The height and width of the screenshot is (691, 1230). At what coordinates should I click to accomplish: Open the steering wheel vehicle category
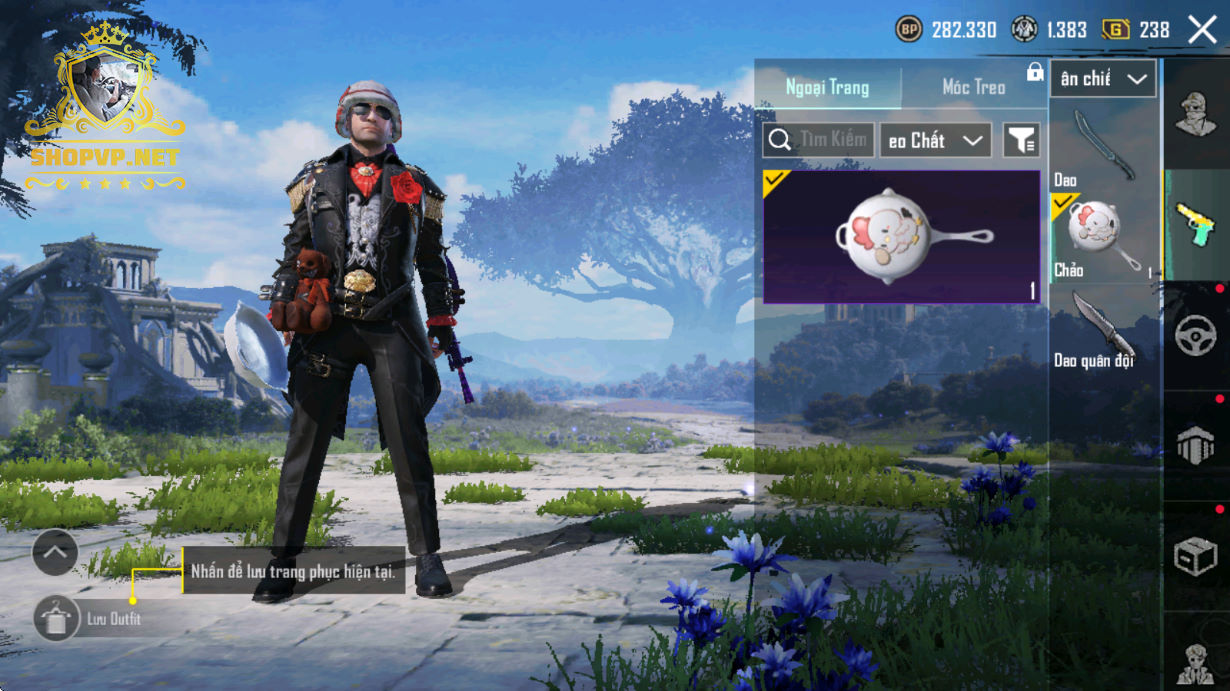click(x=1196, y=335)
